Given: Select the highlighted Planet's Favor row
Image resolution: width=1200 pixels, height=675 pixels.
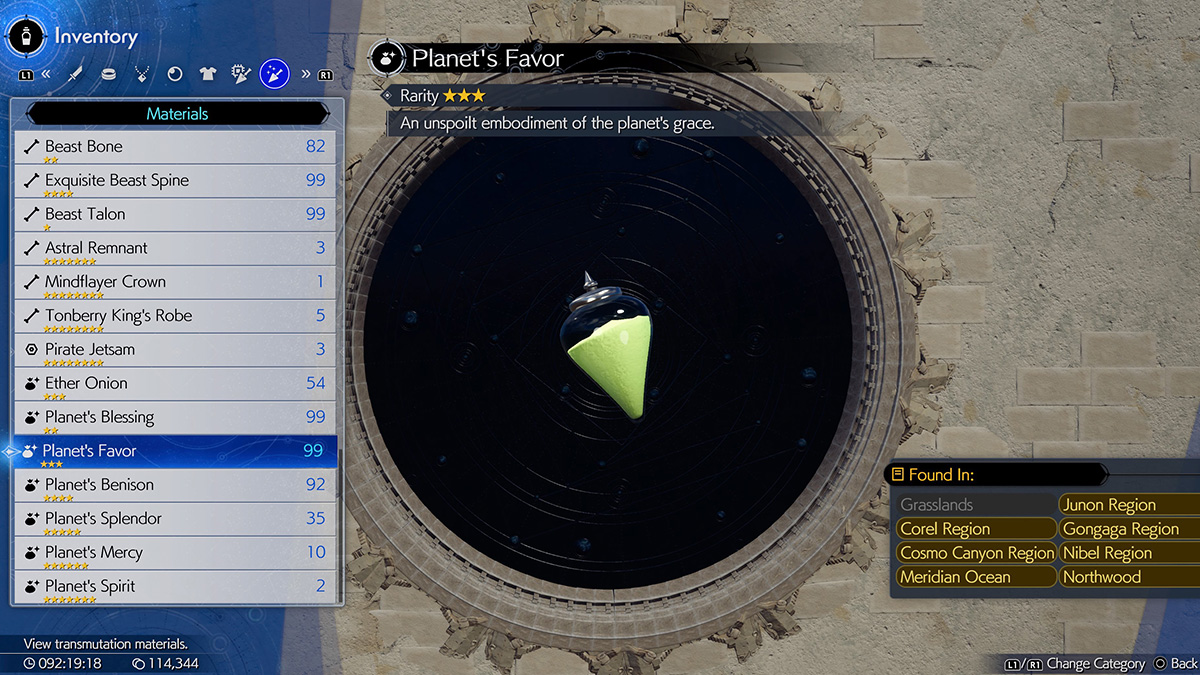Looking at the screenshot, I should tap(177, 452).
